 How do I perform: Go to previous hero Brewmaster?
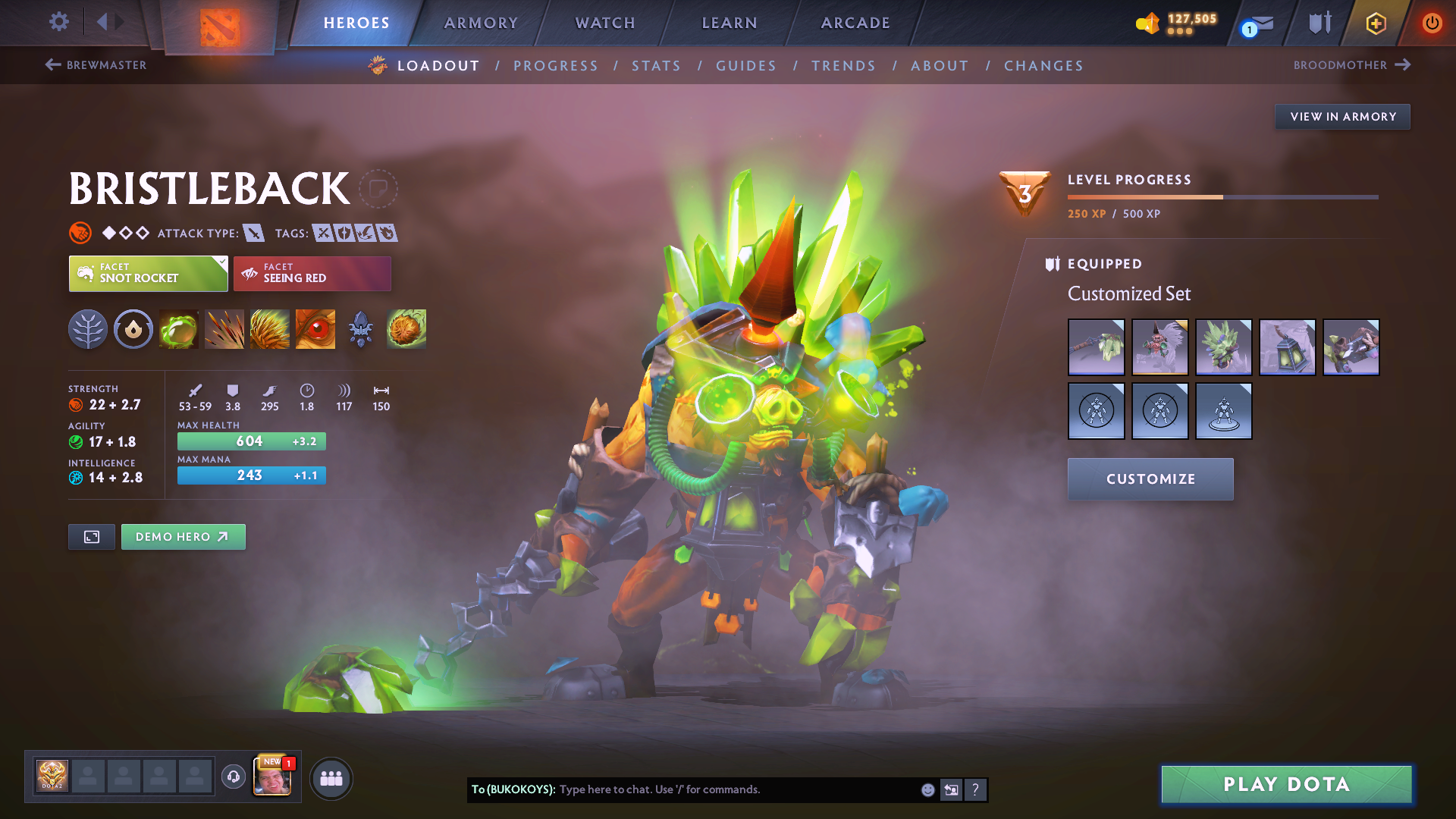click(x=96, y=65)
